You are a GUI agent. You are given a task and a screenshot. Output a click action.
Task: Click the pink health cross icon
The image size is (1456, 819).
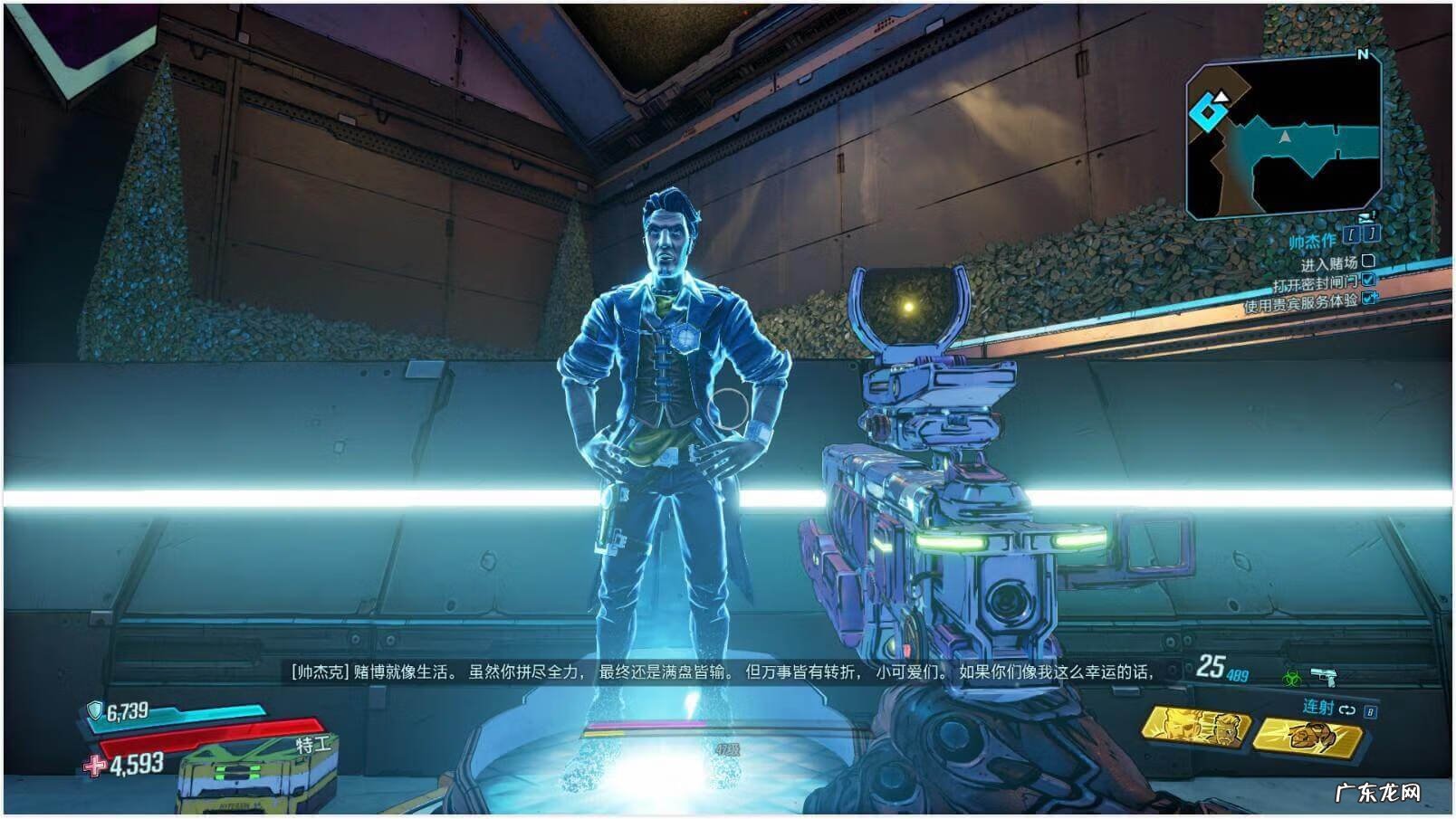pos(95,766)
